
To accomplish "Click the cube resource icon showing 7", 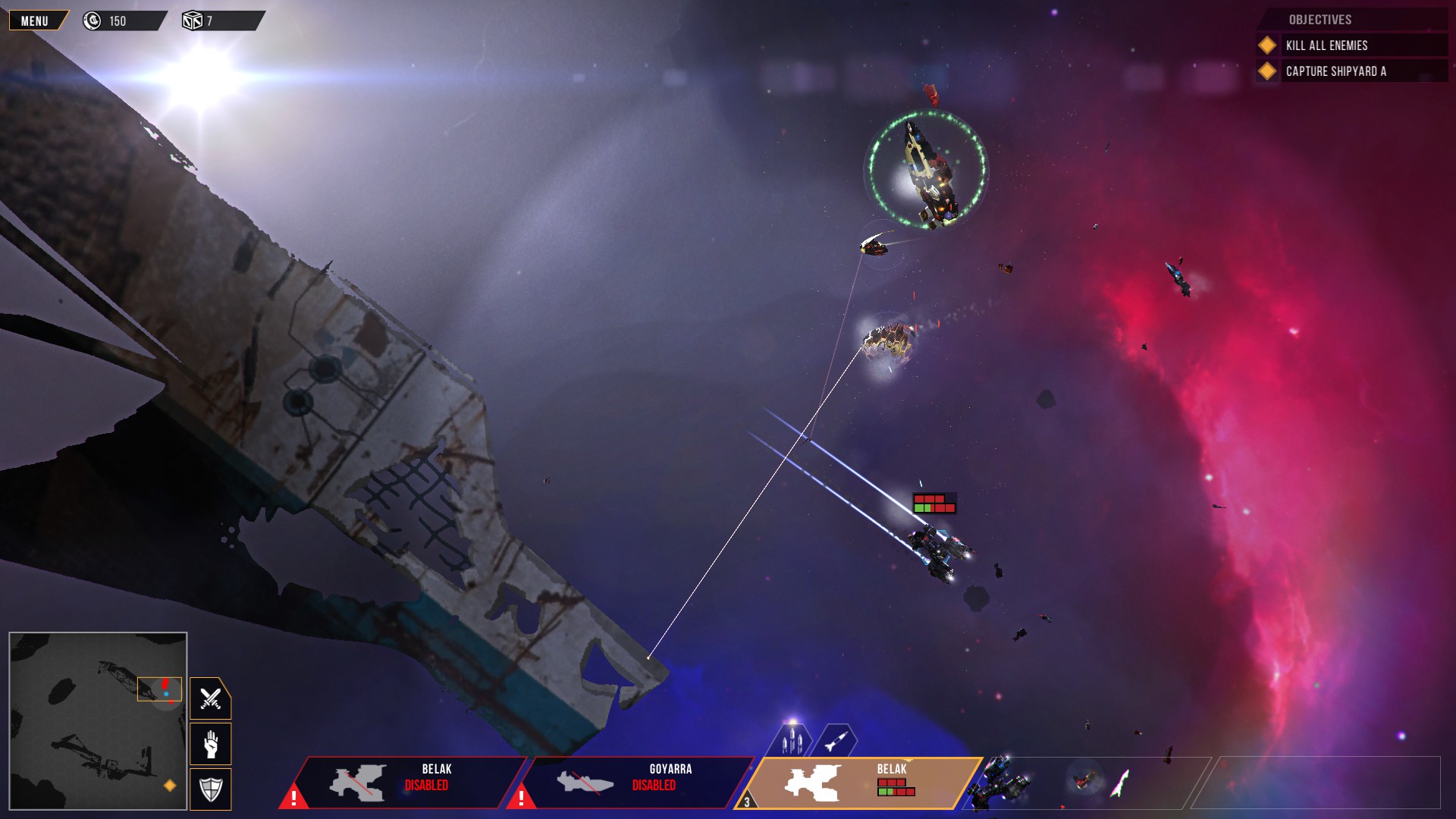I will (x=192, y=20).
